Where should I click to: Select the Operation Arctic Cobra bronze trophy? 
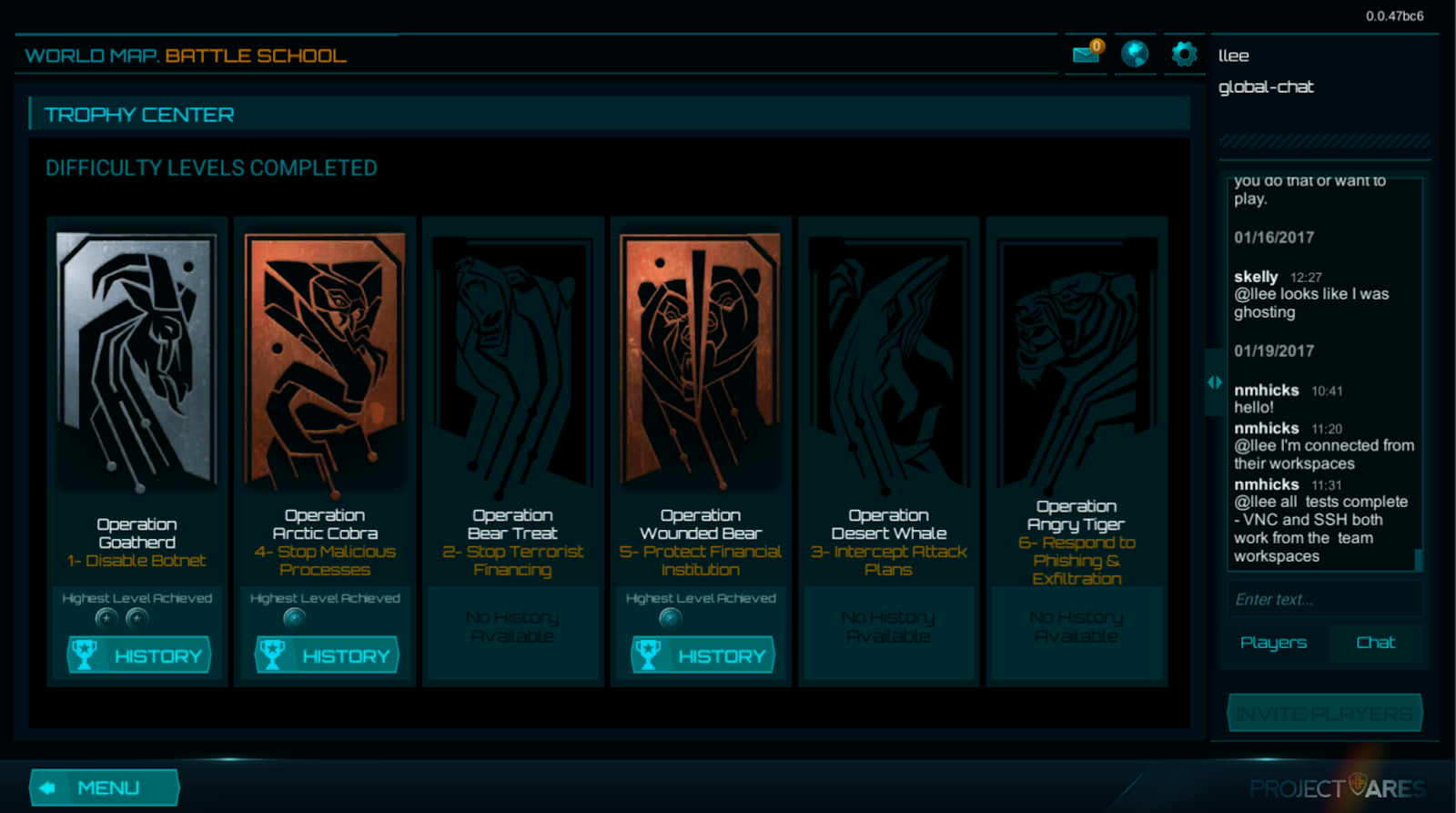[x=325, y=360]
